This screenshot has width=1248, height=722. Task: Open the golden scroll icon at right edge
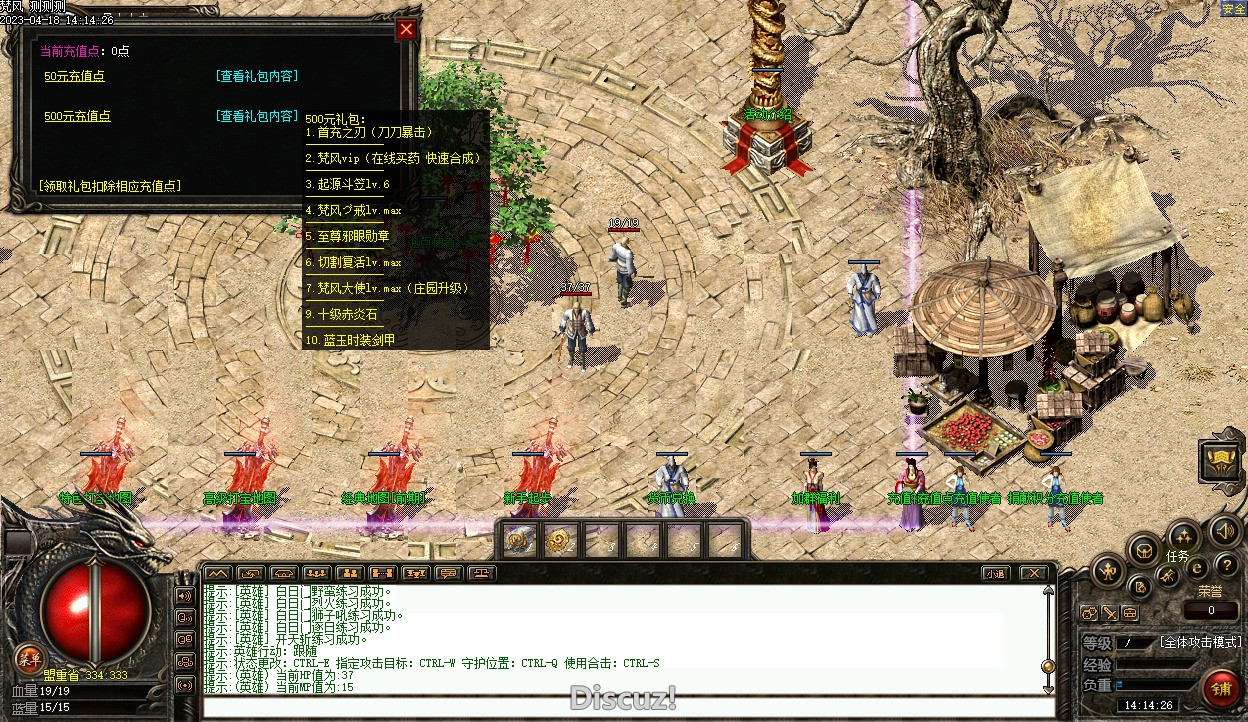[x=1220, y=460]
